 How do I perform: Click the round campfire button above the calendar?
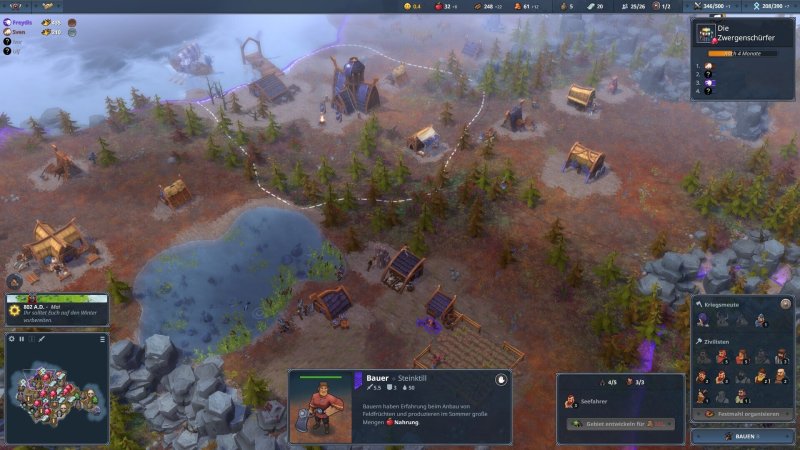[16, 282]
